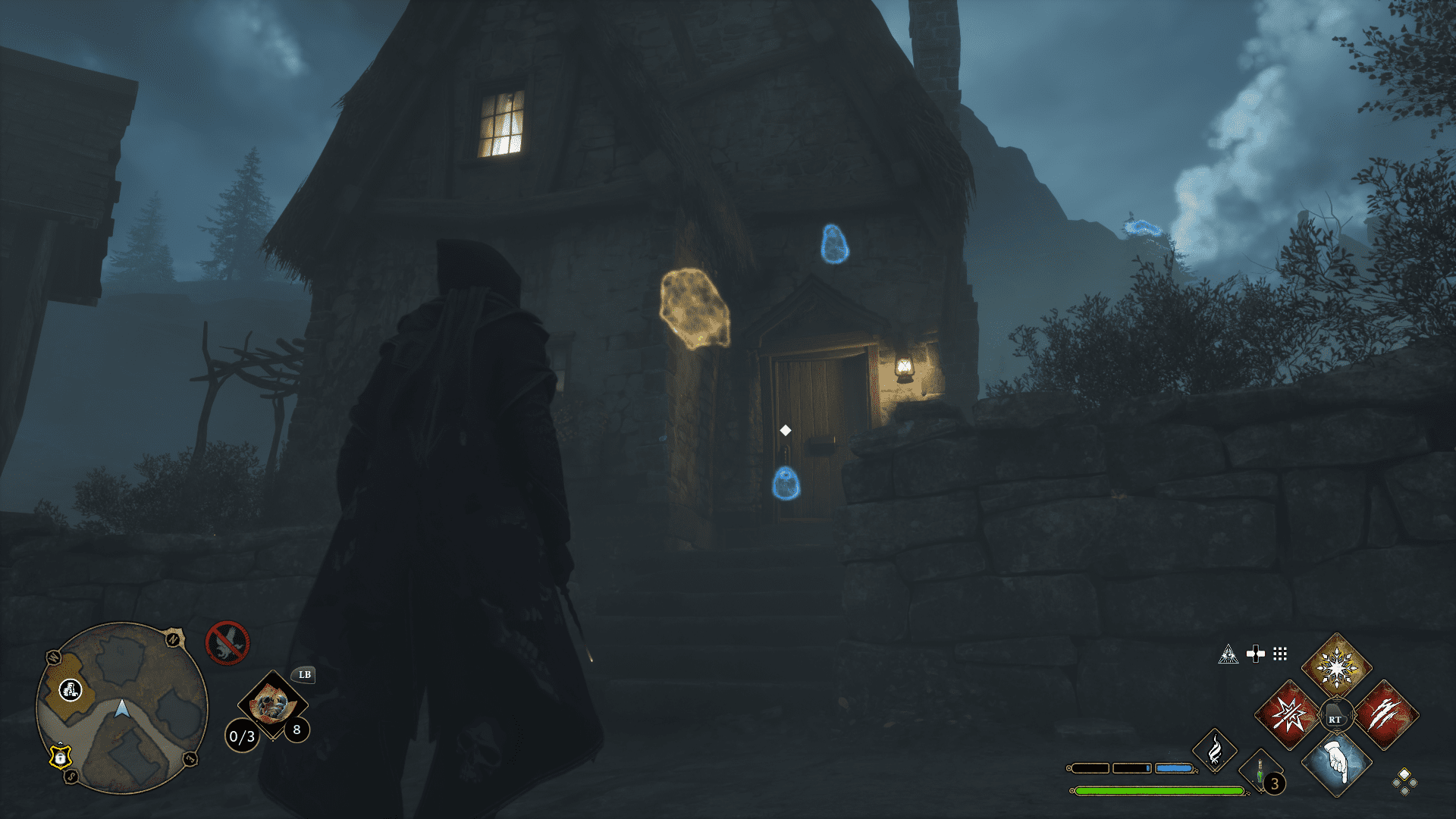Select the Glacius snowflake spell
The width and height of the screenshot is (1456, 819).
[1337, 669]
